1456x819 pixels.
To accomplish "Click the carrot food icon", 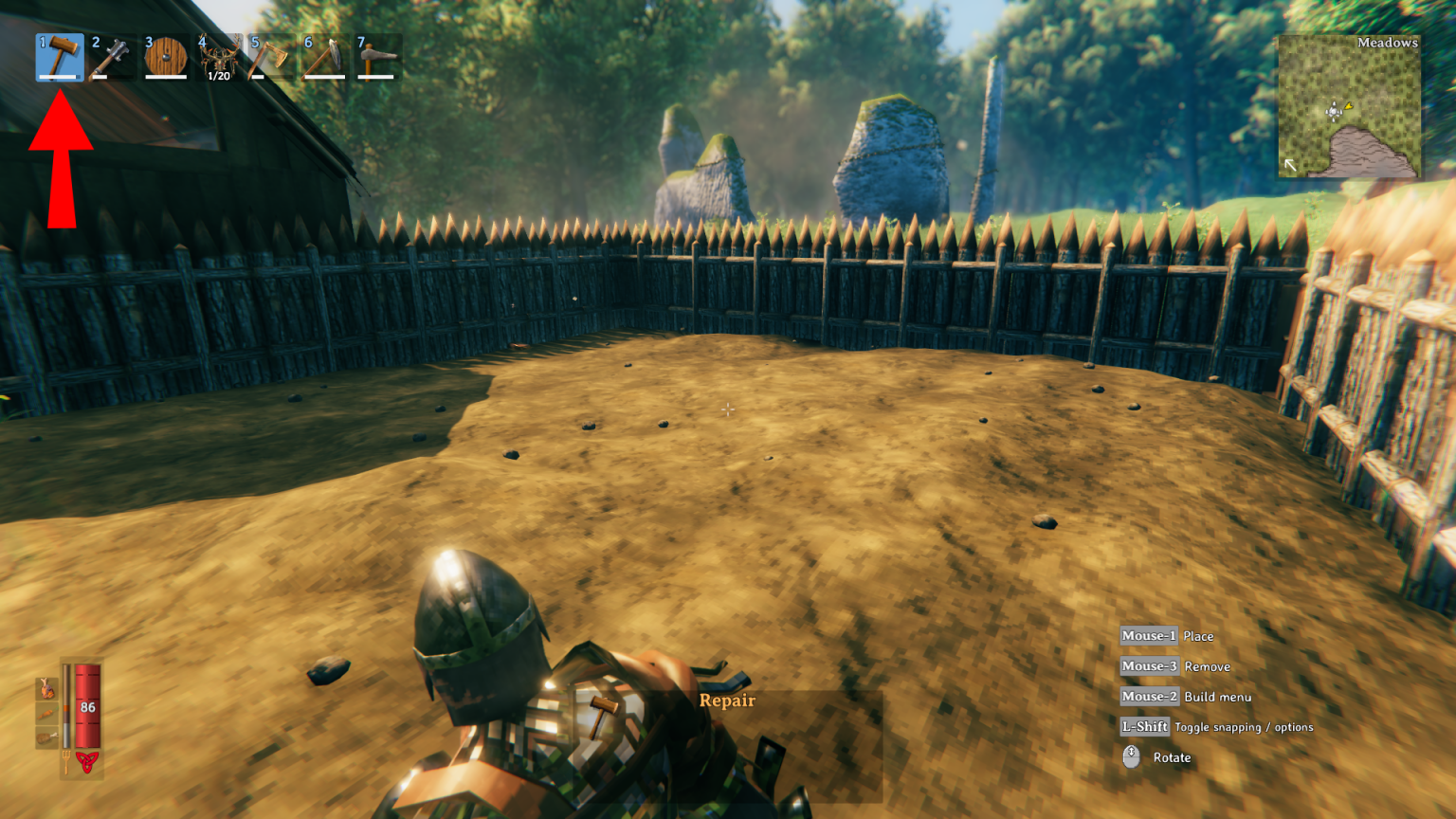I will [45, 712].
